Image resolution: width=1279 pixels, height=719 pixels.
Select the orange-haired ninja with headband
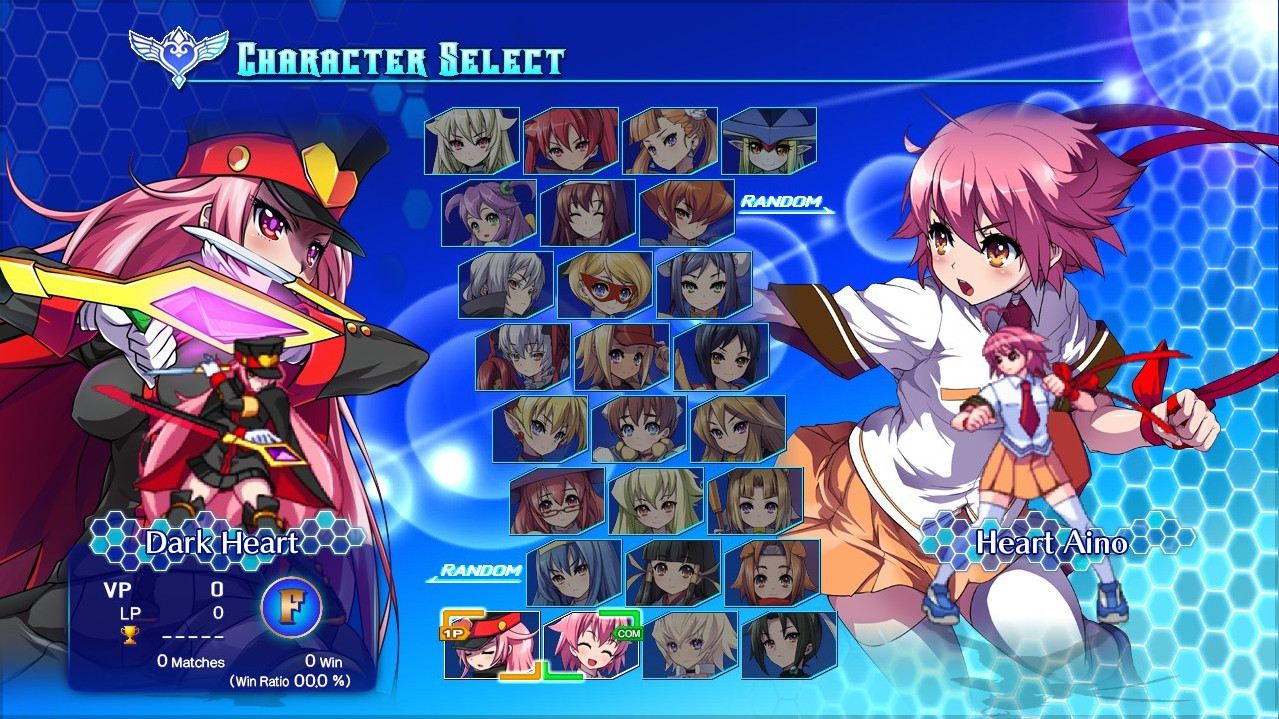click(x=772, y=573)
